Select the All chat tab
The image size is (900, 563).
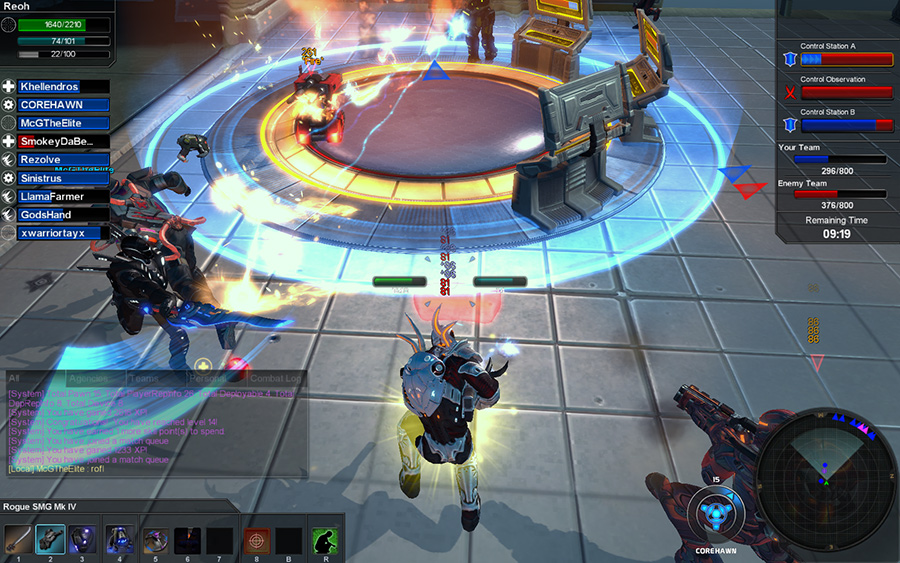tap(15, 380)
